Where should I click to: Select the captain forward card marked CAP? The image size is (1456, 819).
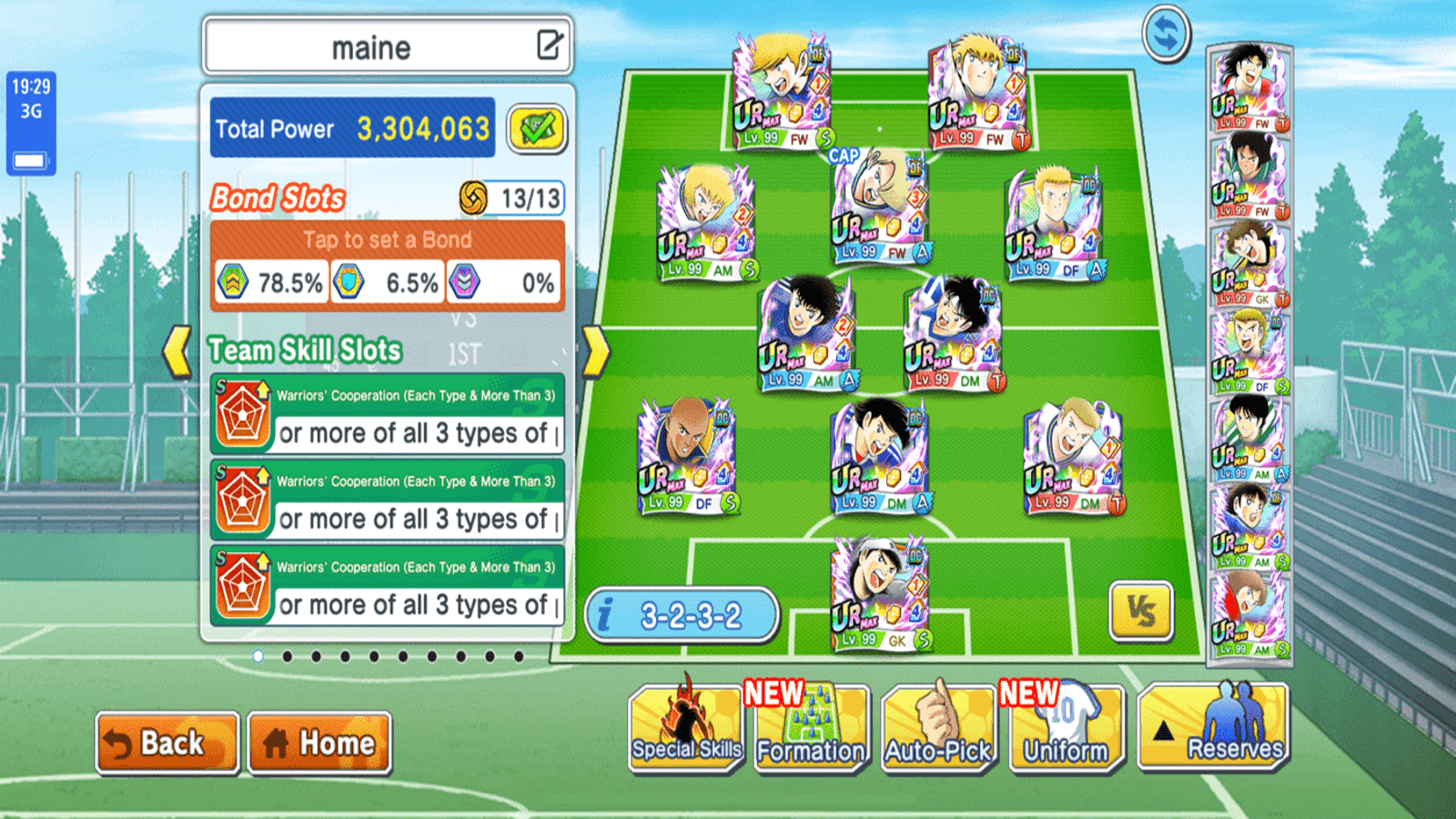(880, 207)
